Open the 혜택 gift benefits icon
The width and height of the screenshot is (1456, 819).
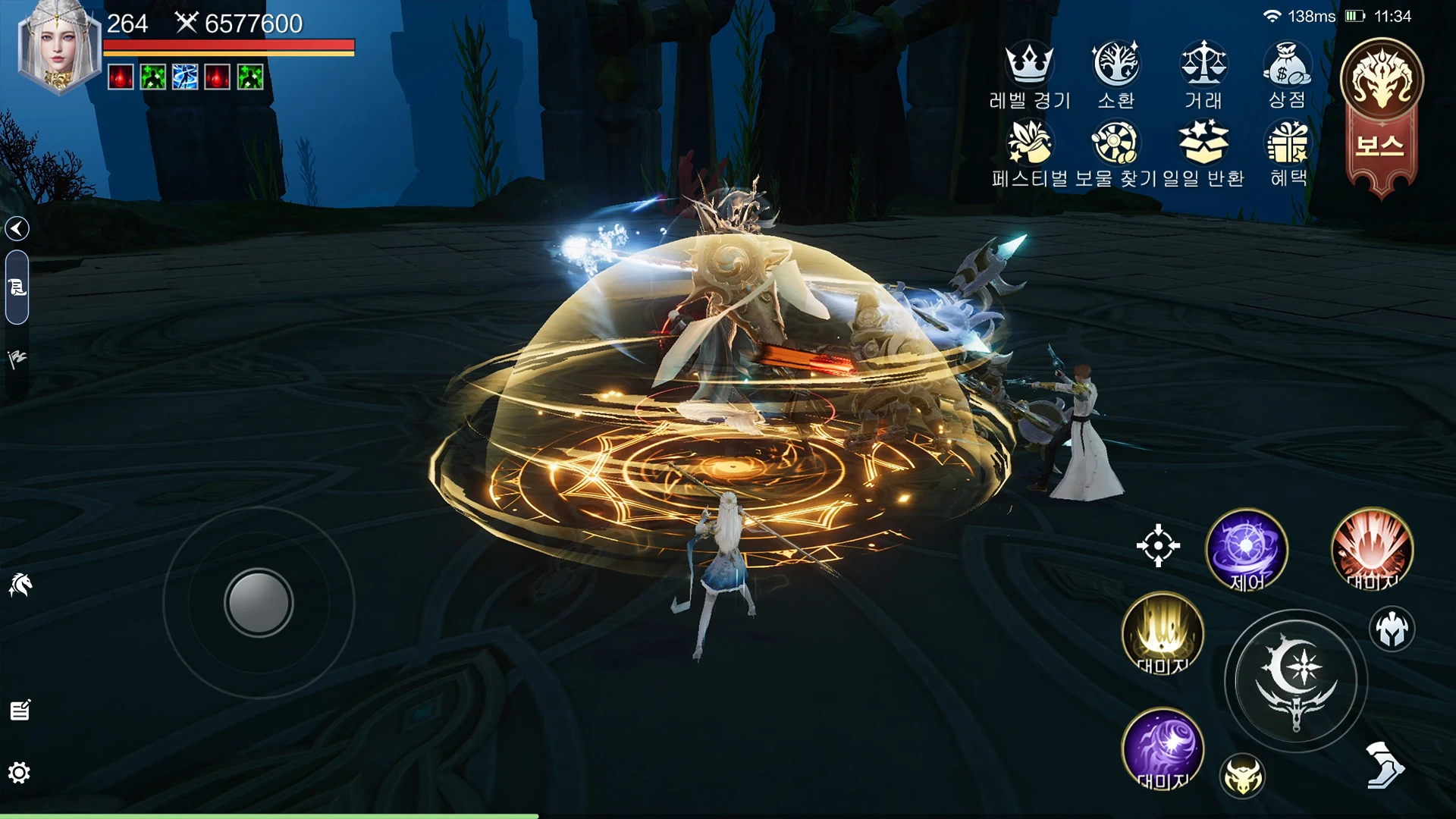point(1288,143)
